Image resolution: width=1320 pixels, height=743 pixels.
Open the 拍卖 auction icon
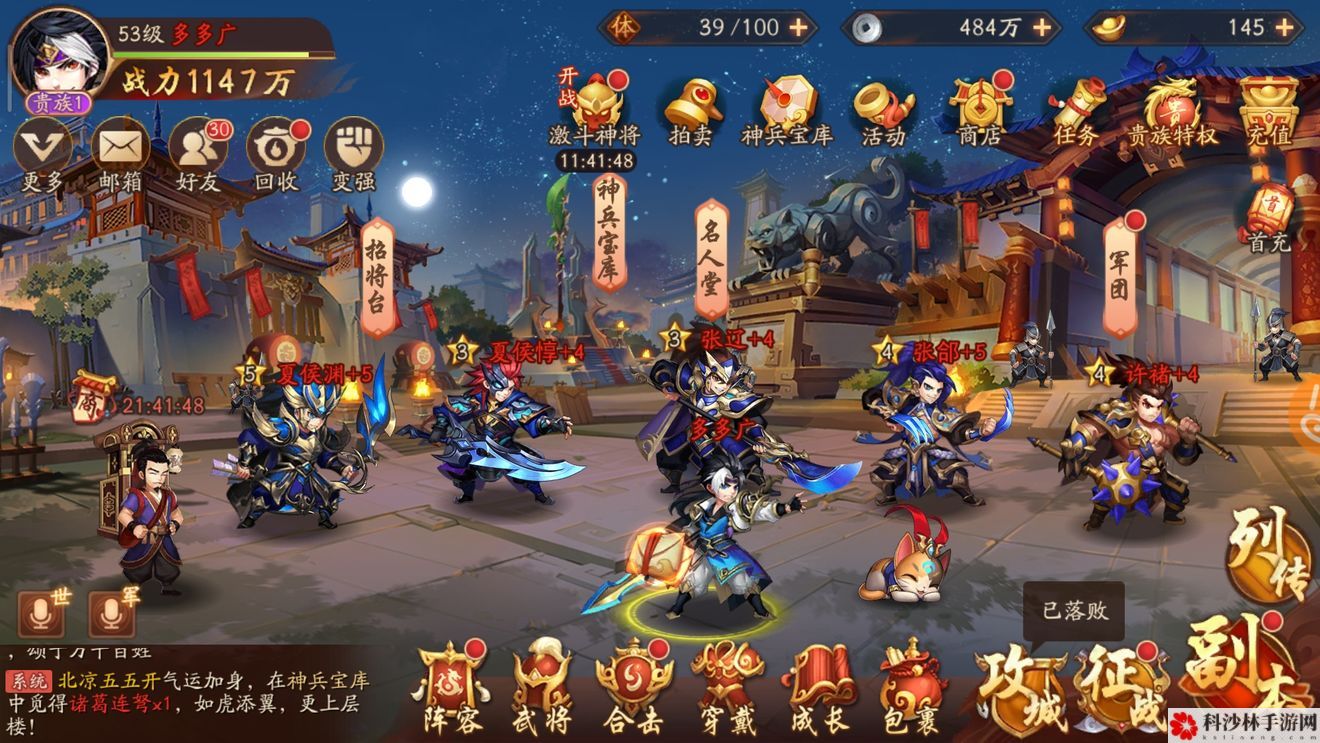point(692,110)
